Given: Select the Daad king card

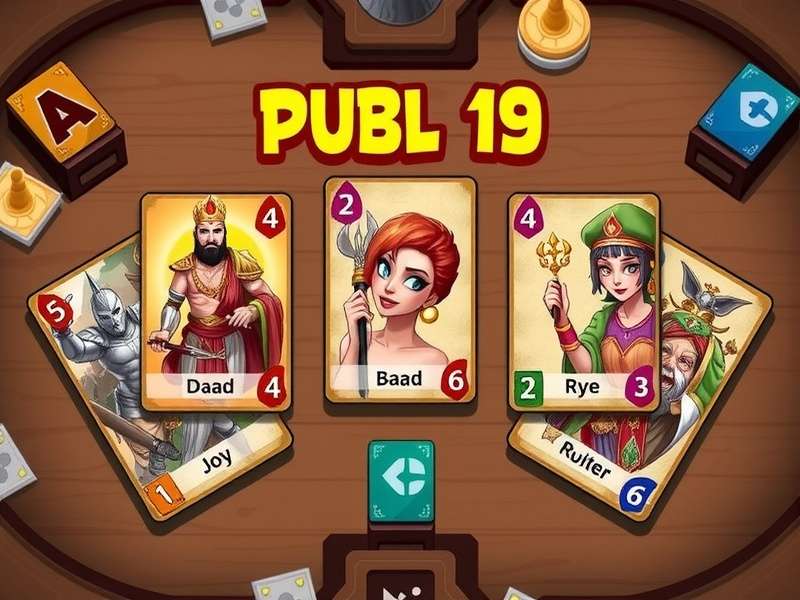Looking at the screenshot, I should [216, 300].
